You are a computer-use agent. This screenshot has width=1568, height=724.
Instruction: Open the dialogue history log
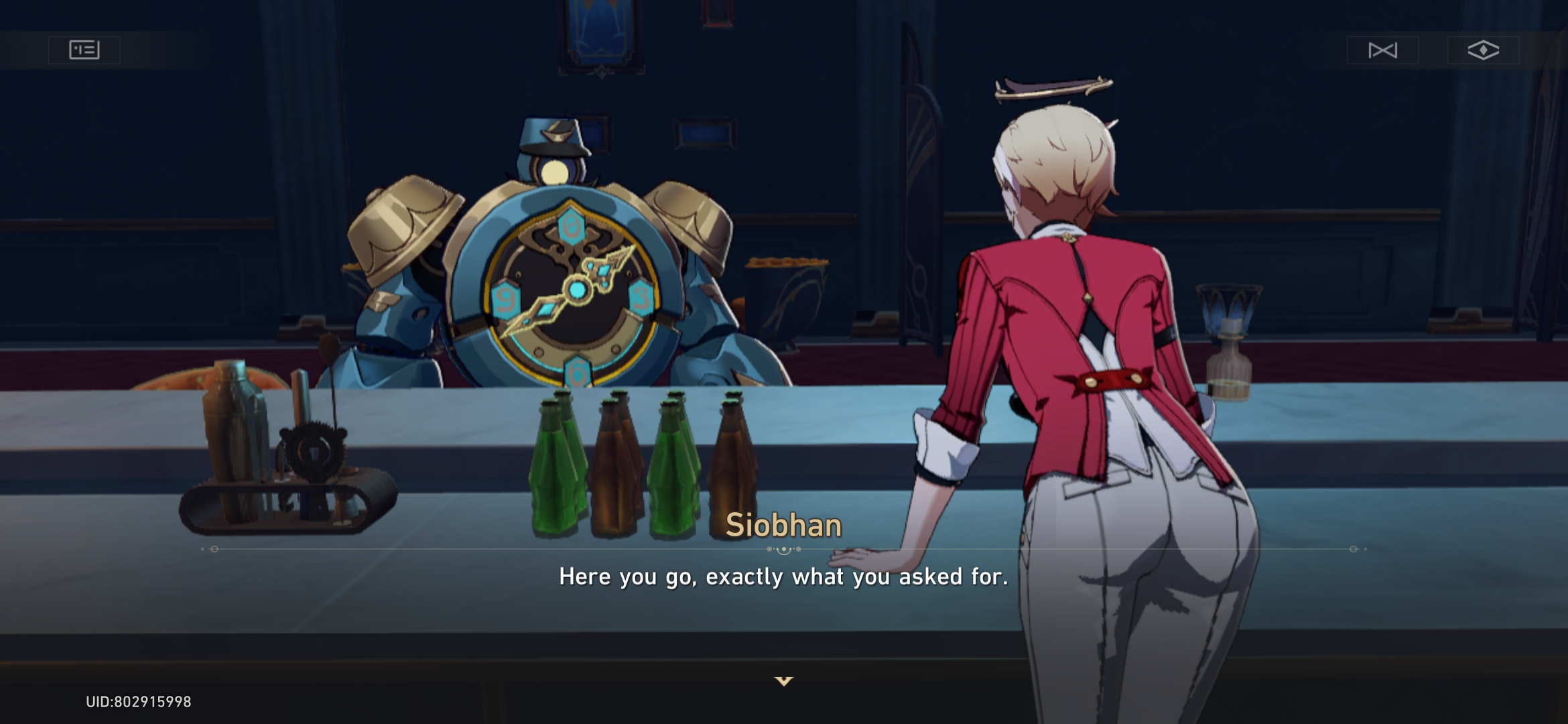tap(84, 50)
